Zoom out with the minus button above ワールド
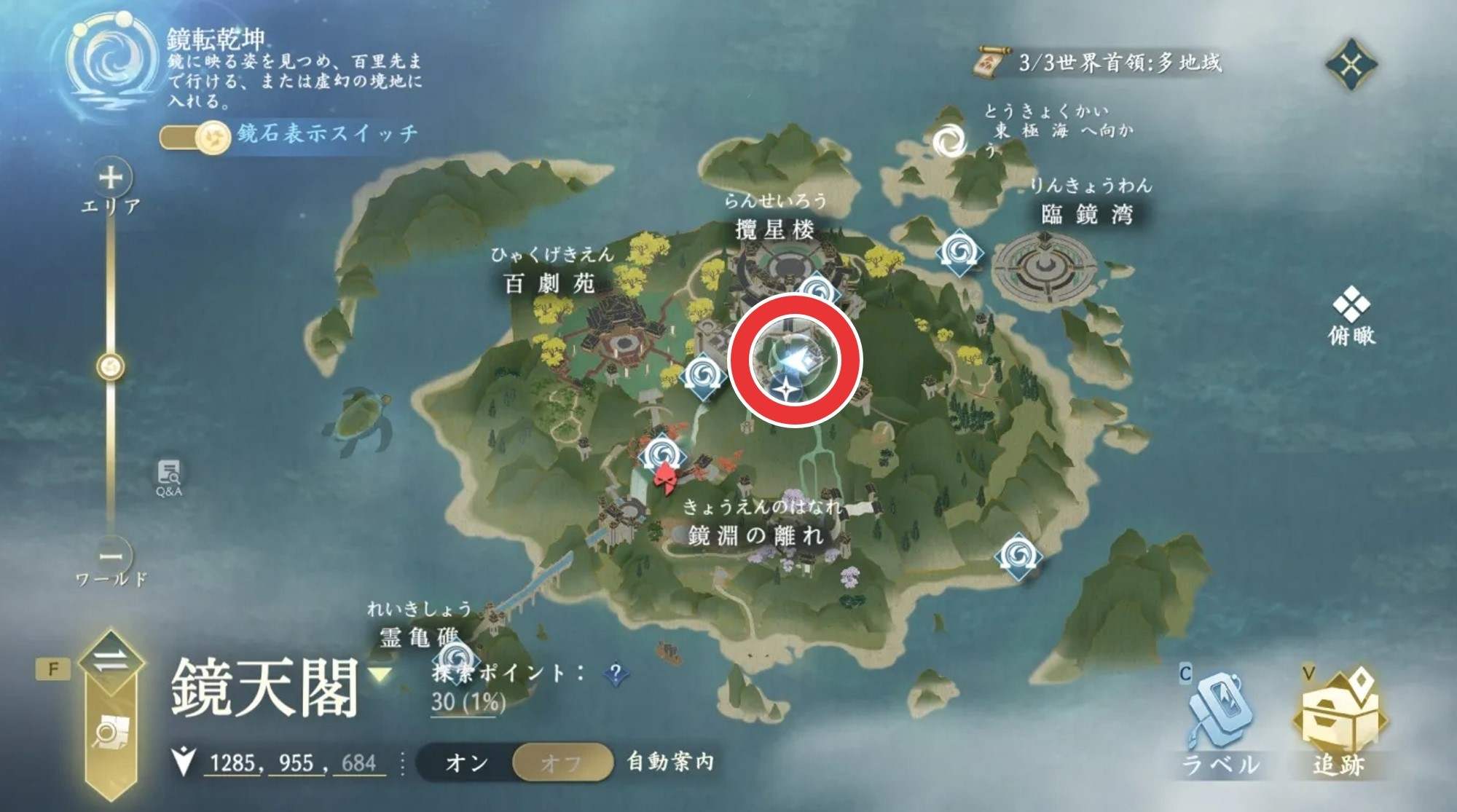This screenshot has width=1457, height=812. pyautogui.click(x=111, y=556)
